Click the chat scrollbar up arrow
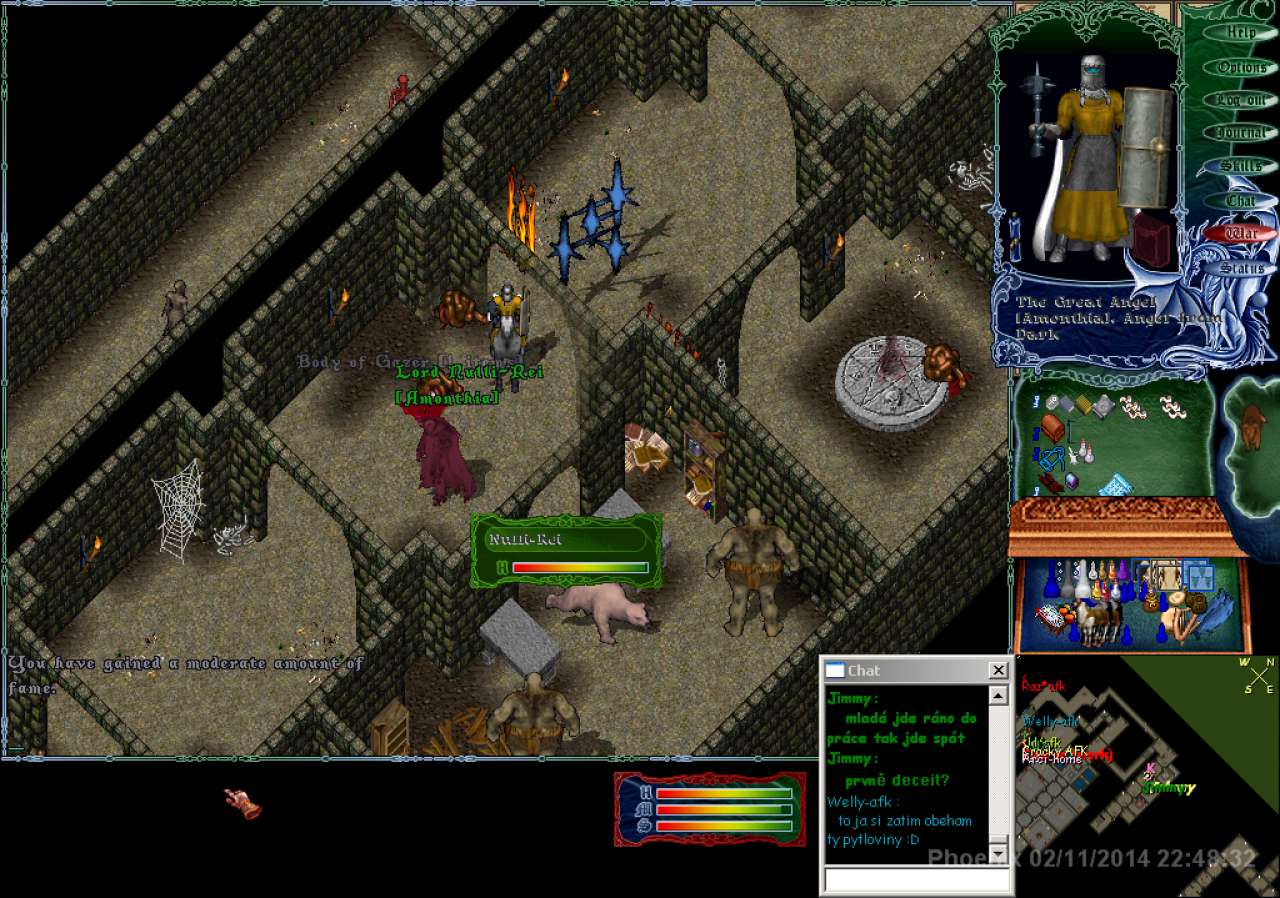 998,696
